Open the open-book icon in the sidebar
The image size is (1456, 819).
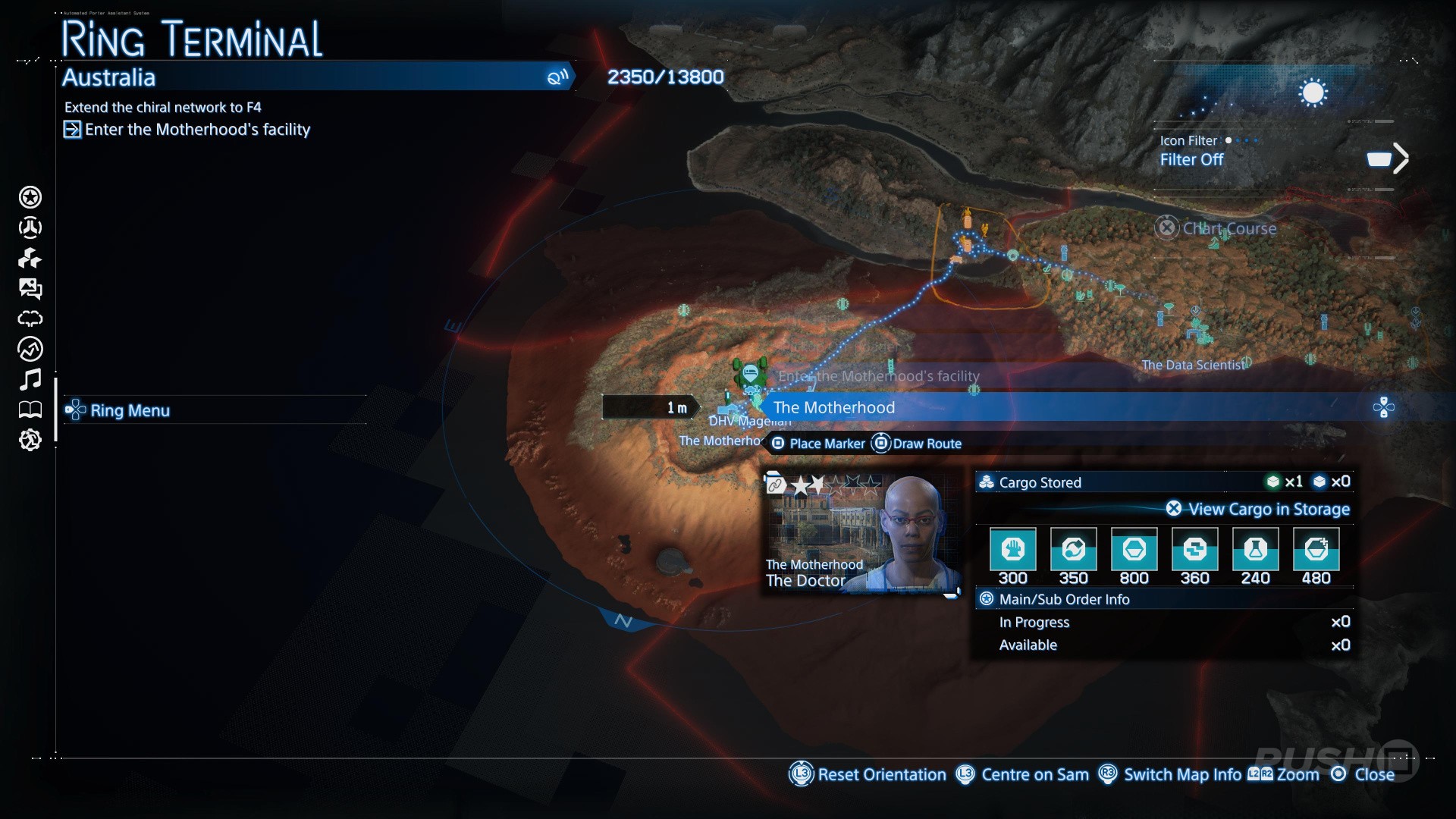point(30,410)
